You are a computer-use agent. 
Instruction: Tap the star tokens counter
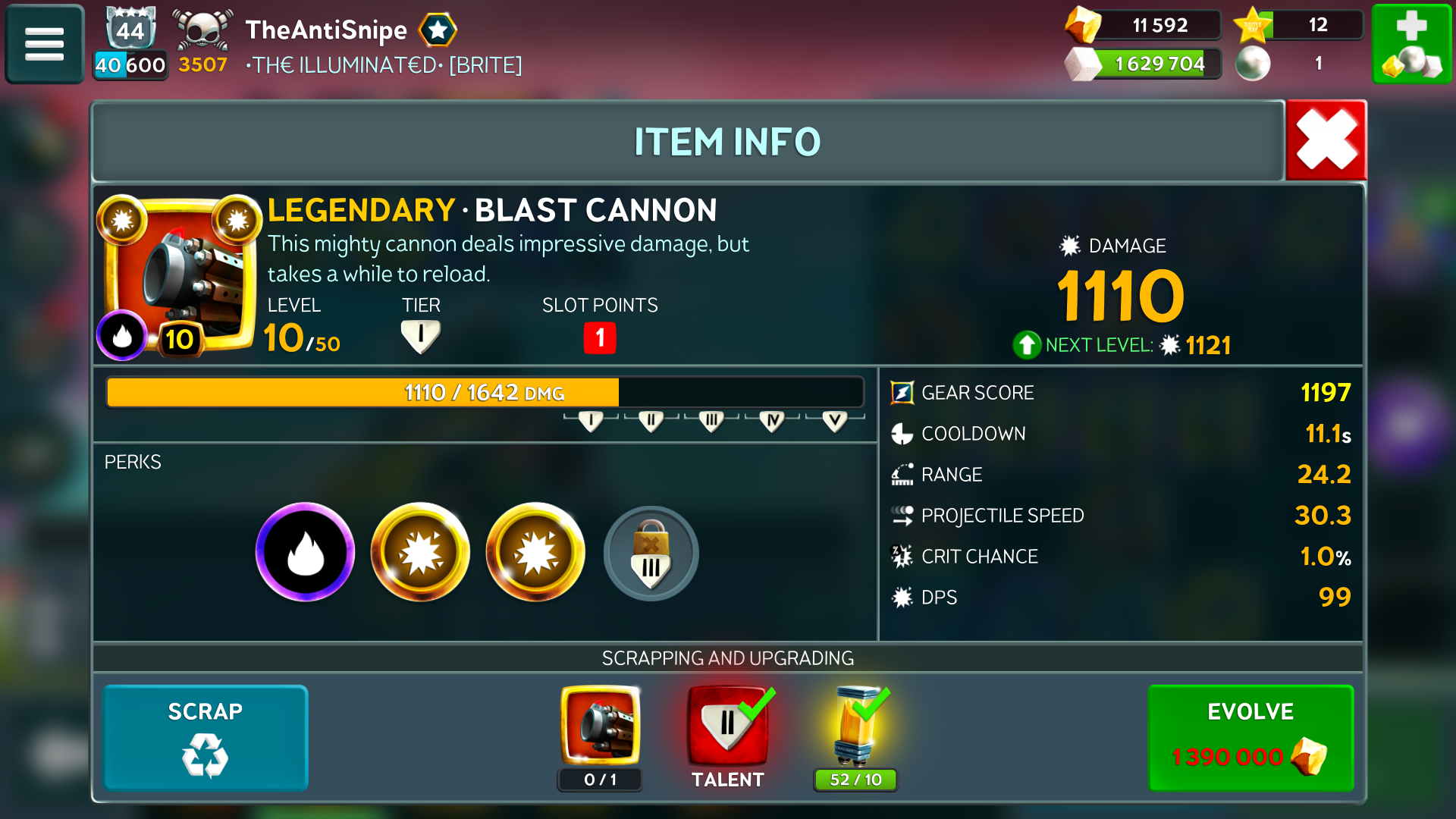(1298, 25)
